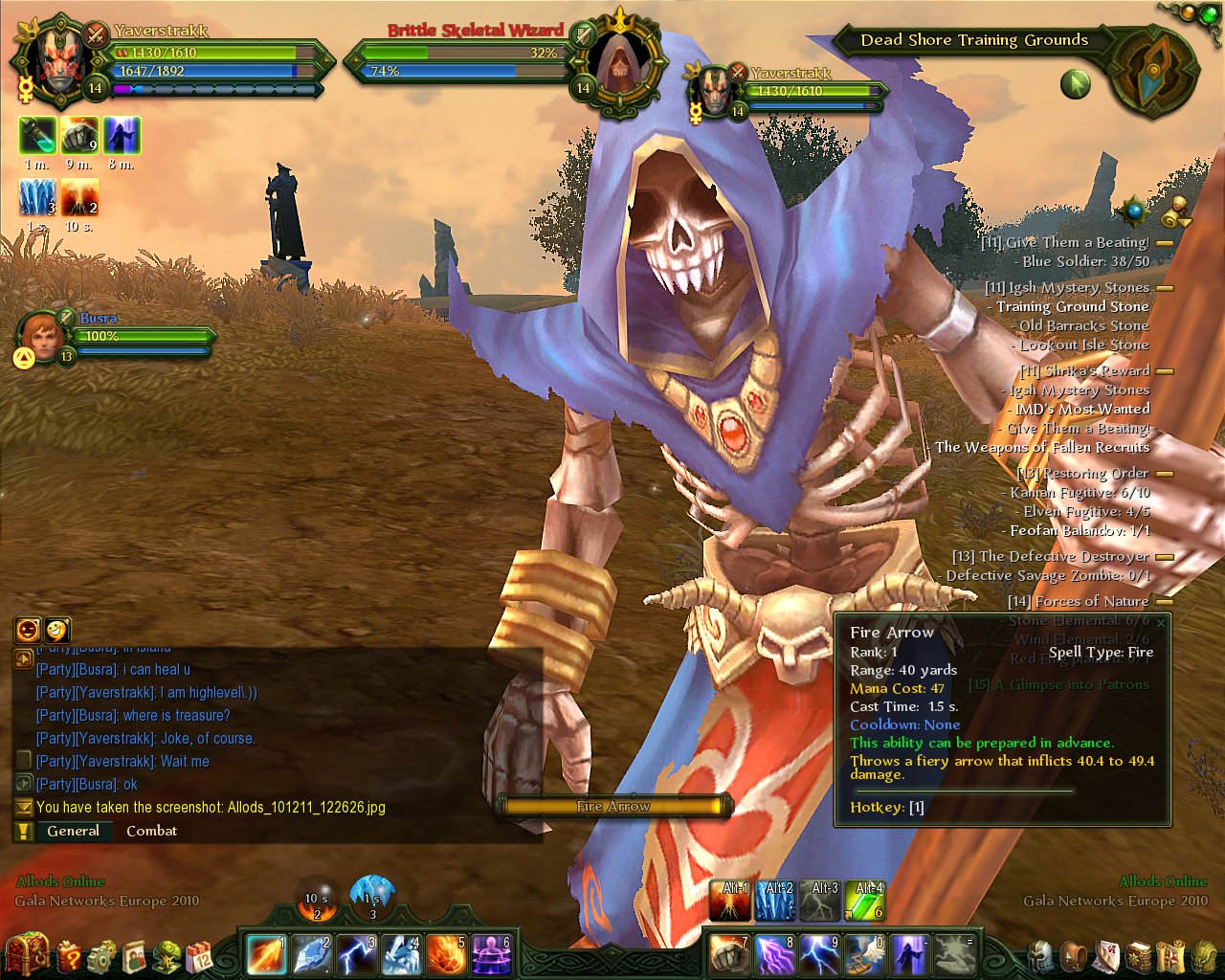
Task: Collapse the Forces of Nature quest tracker
Action: pos(1165,601)
